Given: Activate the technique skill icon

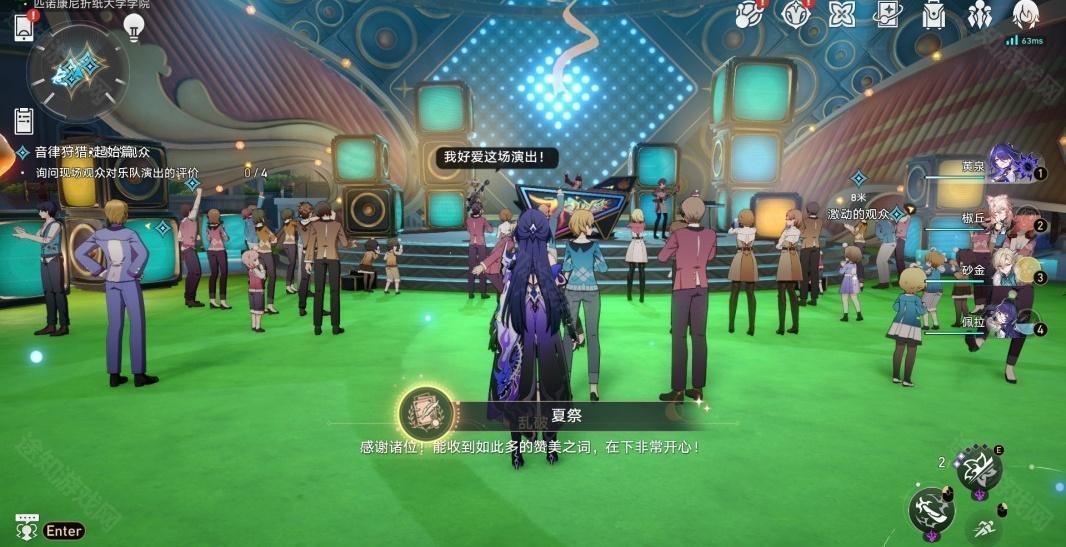Looking at the screenshot, I should click(x=978, y=469).
